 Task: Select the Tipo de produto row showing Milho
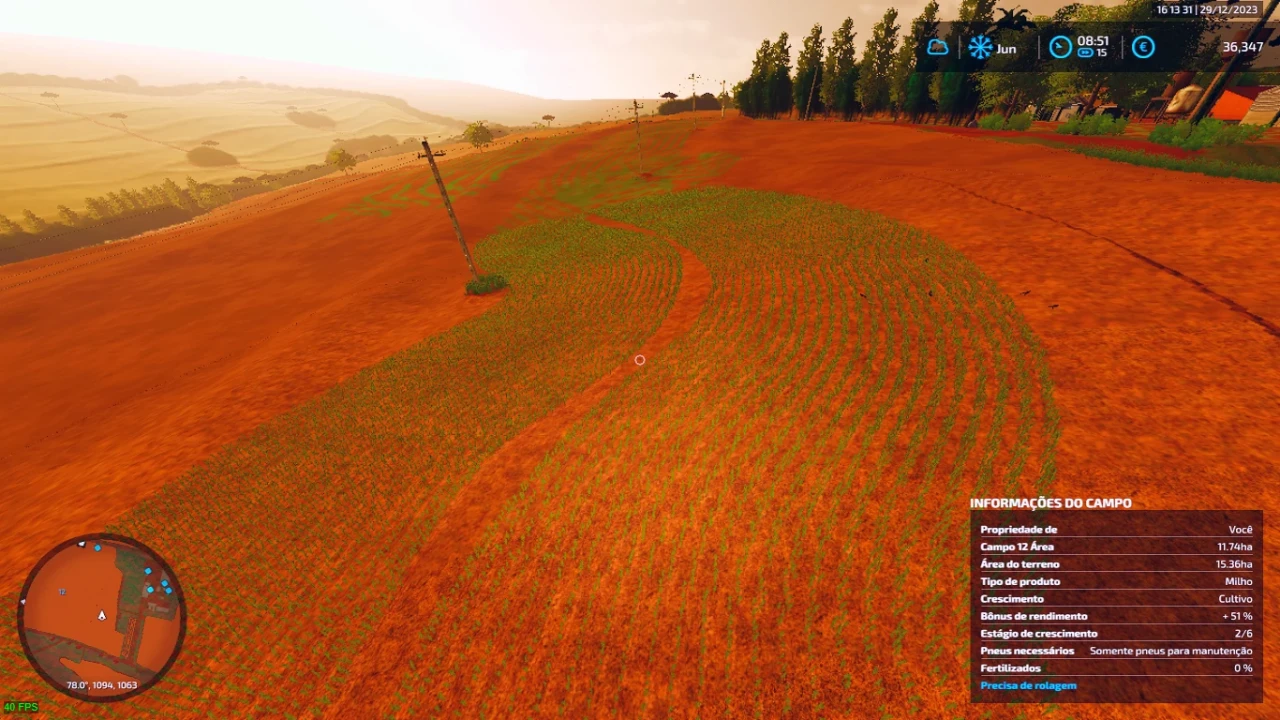[x=1115, y=581]
